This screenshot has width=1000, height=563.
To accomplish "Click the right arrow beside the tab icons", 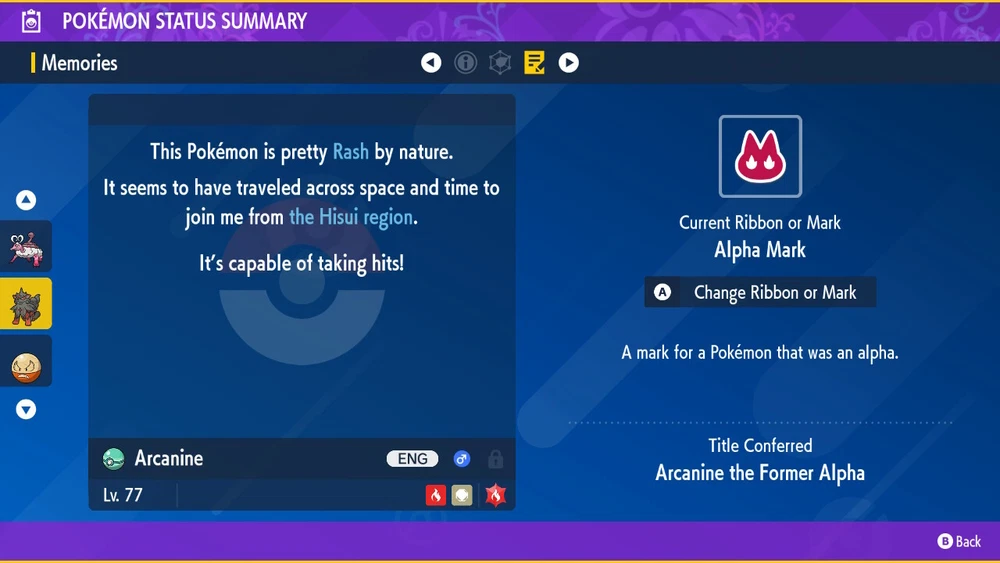I will [568, 63].
